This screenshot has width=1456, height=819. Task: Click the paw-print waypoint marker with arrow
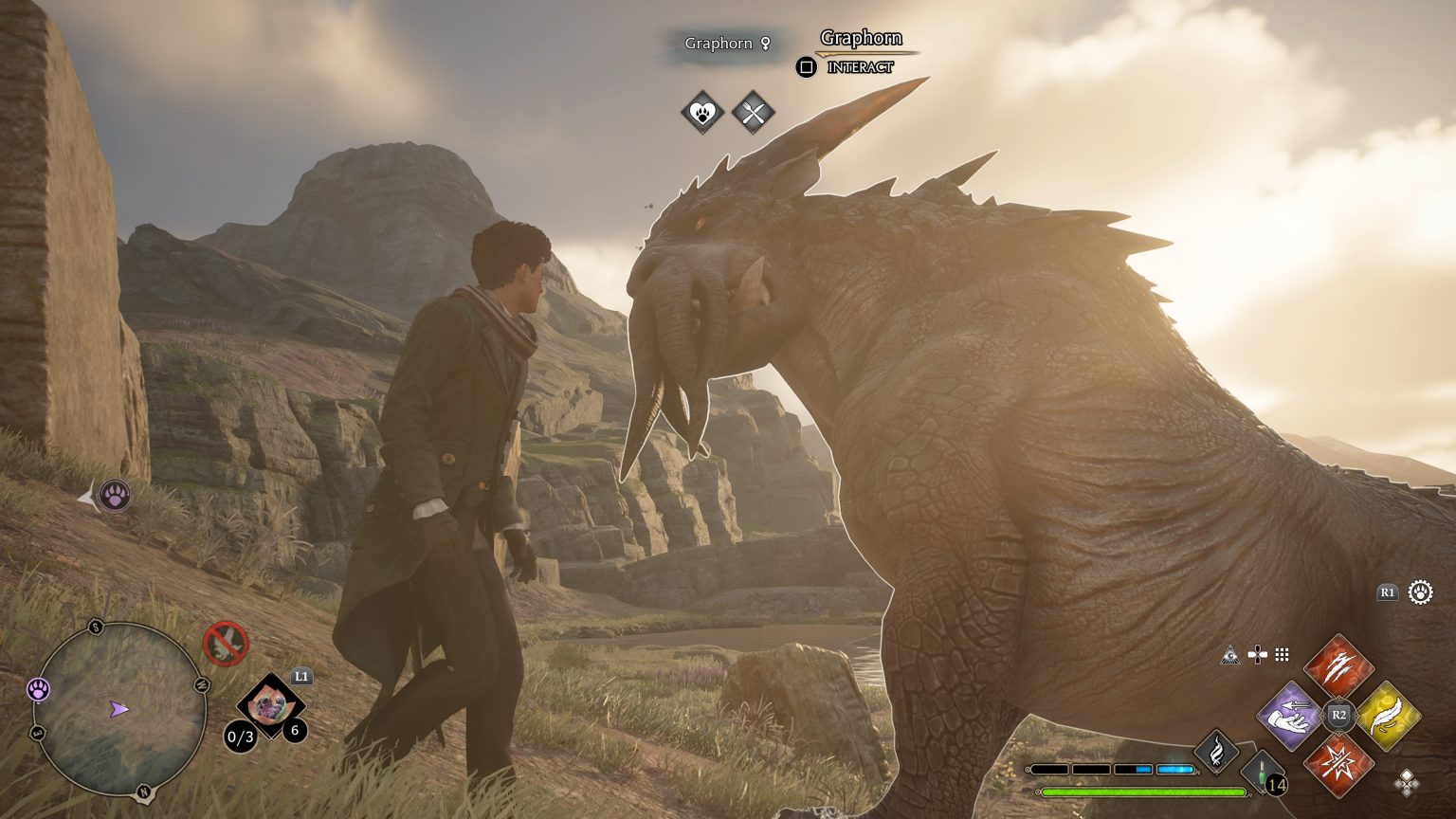point(115,495)
